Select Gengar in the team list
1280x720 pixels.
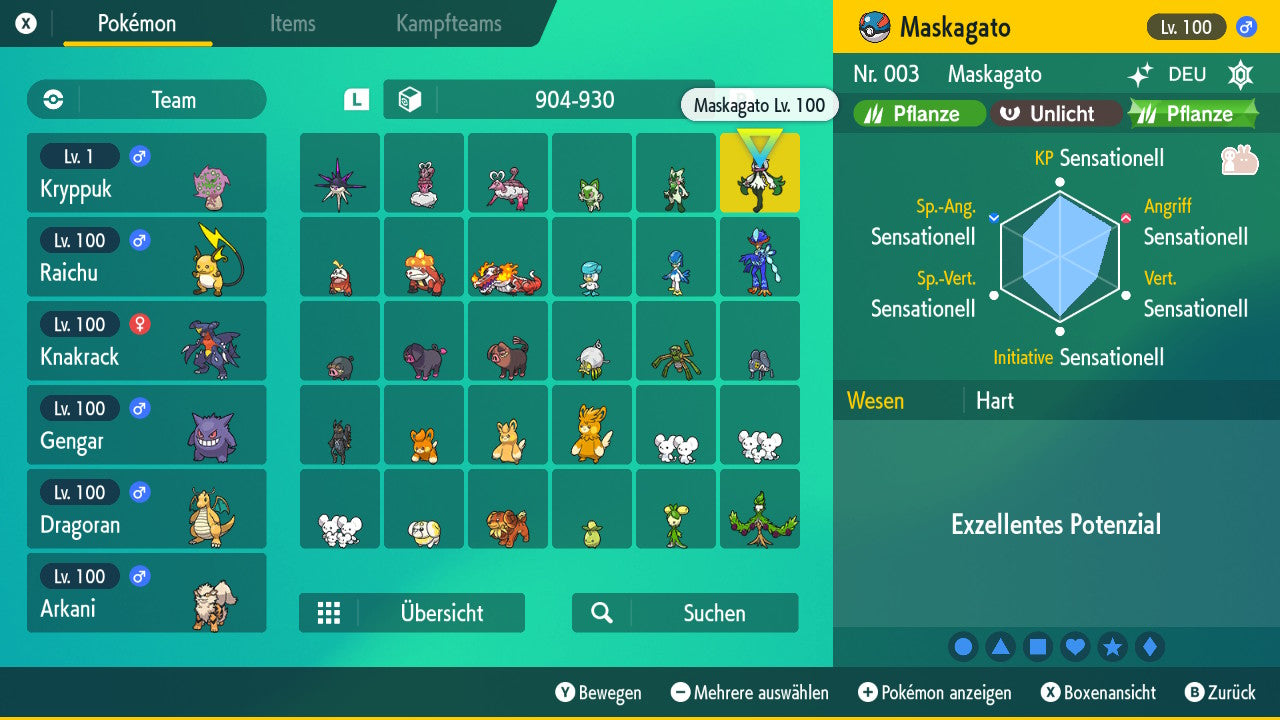146,424
